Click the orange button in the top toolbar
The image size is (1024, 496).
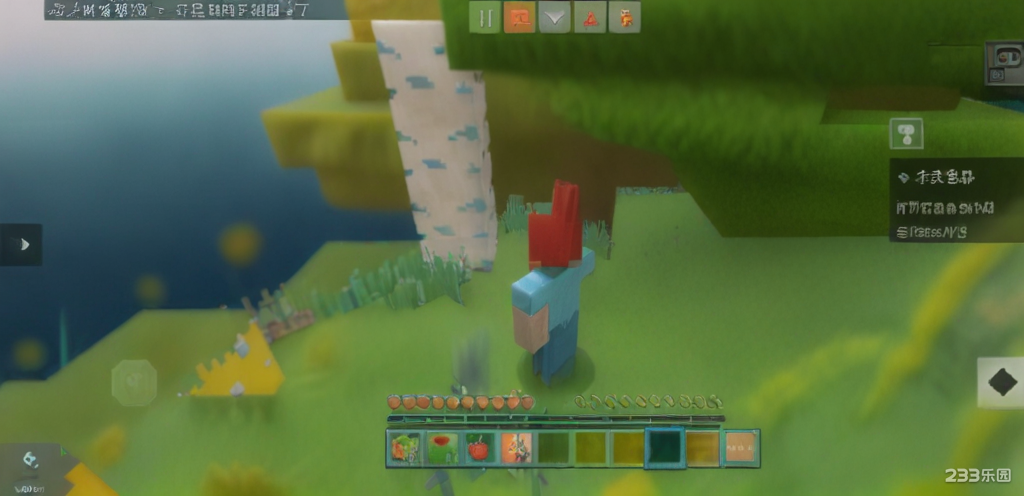(519, 18)
